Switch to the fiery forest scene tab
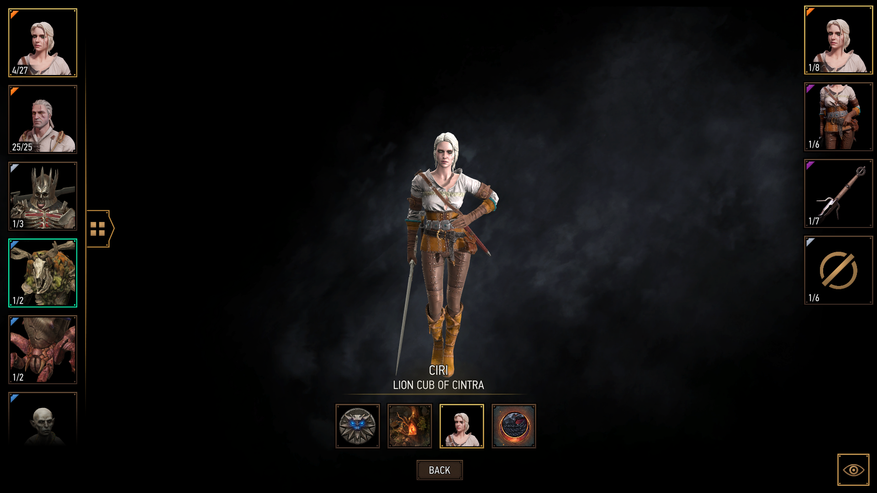The width and height of the screenshot is (877, 493). click(410, 426)
